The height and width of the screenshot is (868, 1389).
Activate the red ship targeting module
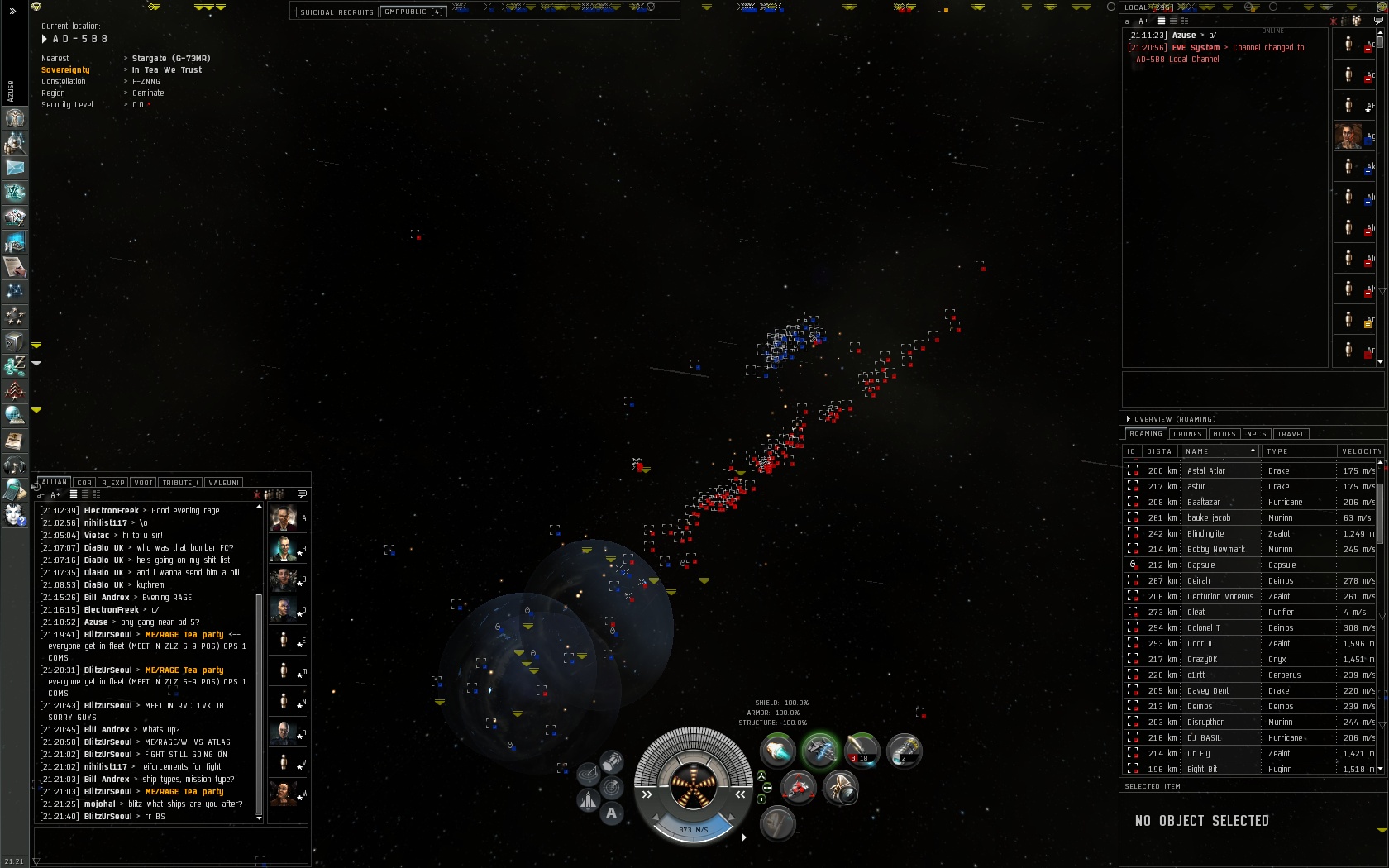pyautogui.click(x=799, y=788)
